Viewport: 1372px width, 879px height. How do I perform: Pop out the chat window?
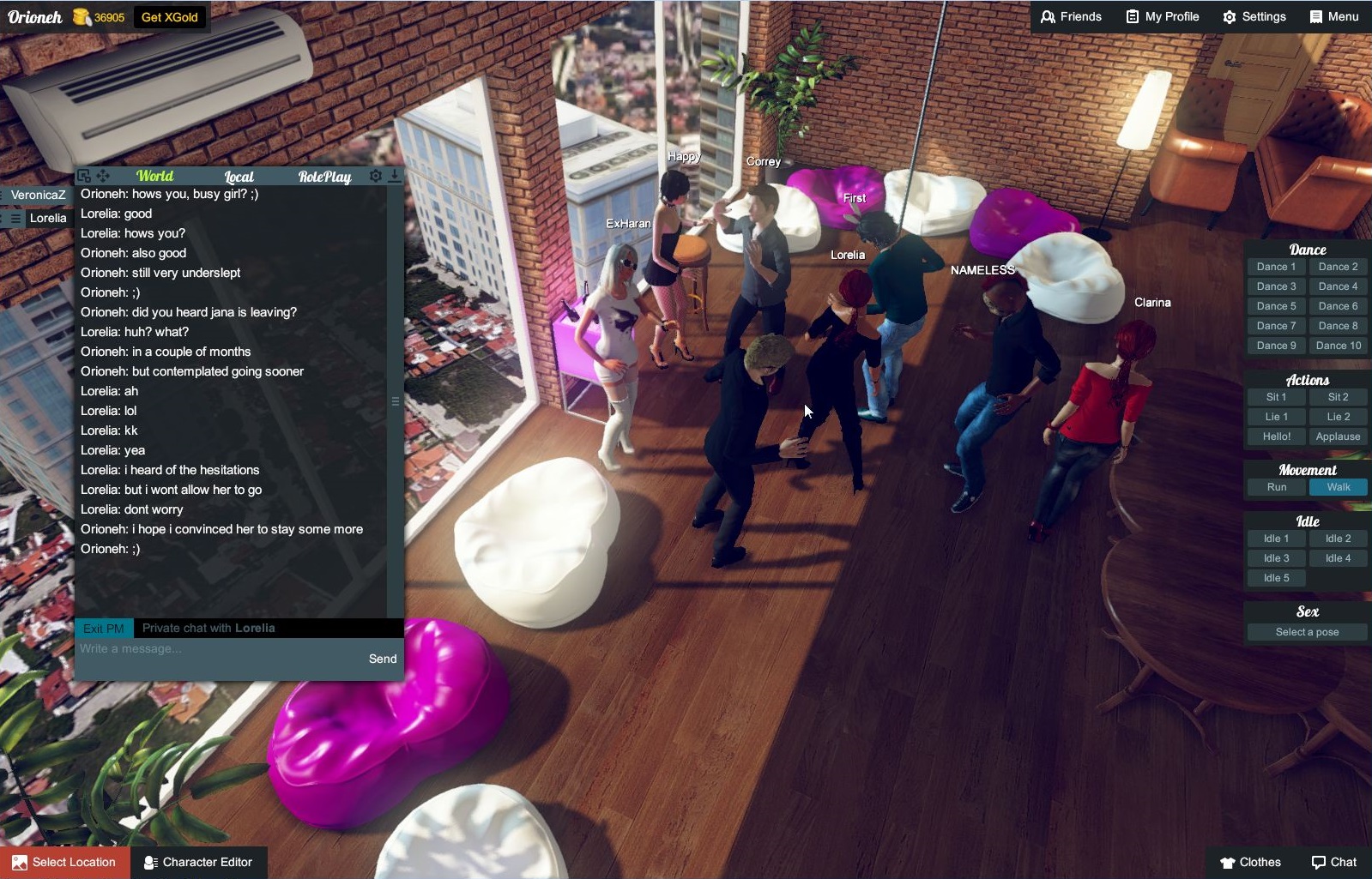pos(83,176)
